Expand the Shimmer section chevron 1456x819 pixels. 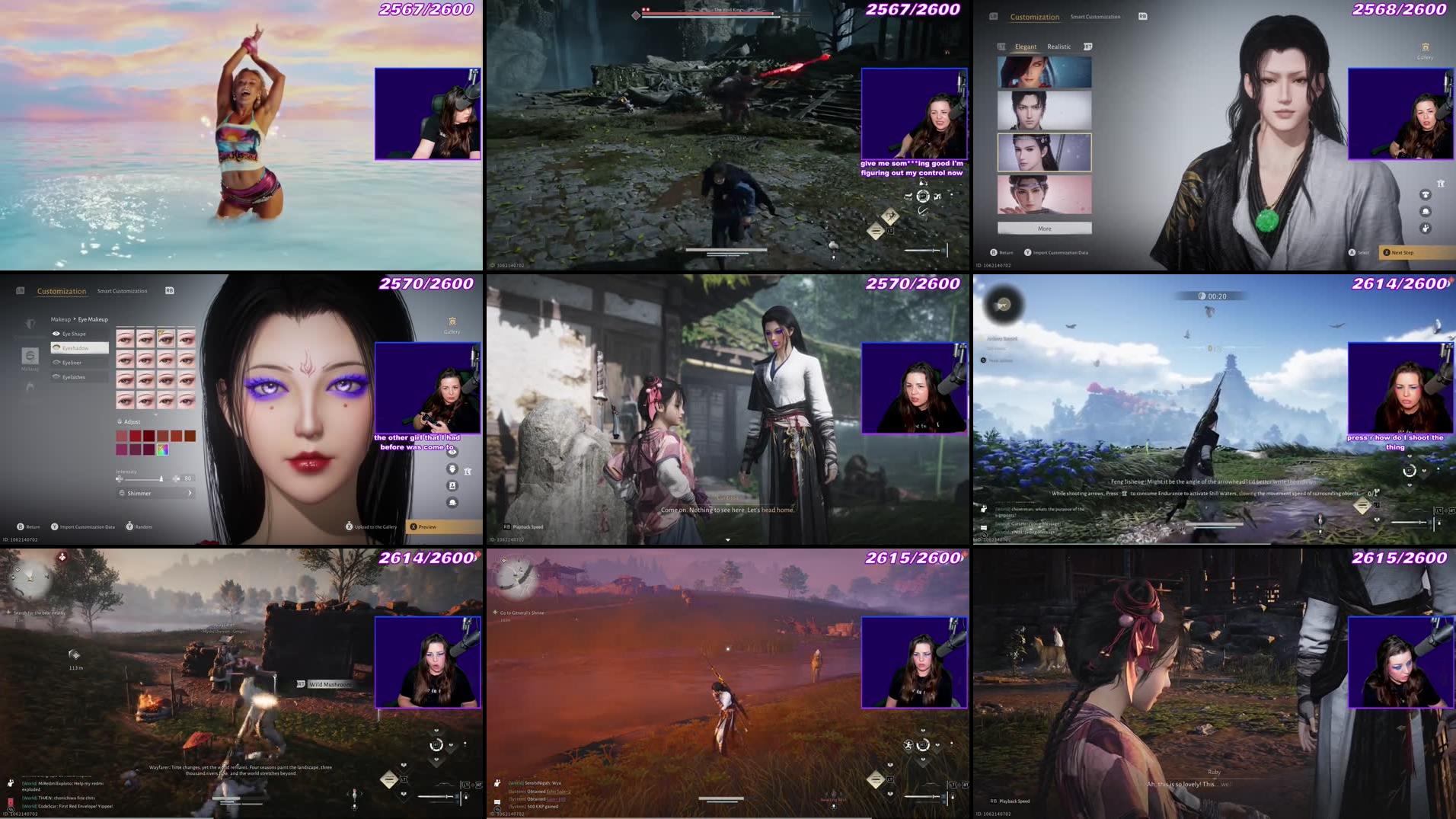[x=189, y=493]
